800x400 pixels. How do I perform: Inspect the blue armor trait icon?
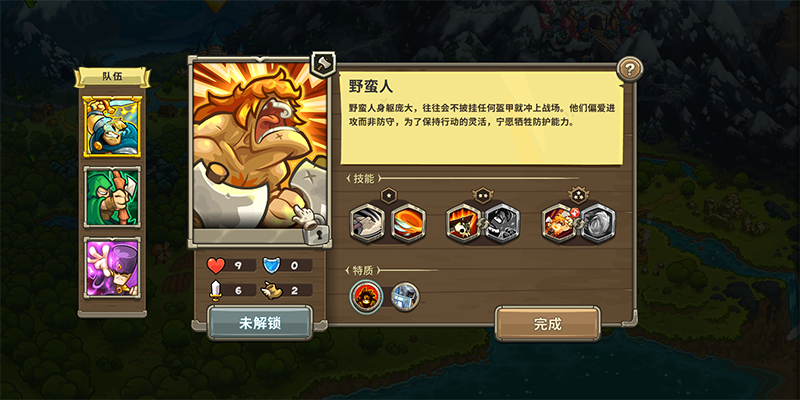(x=404, y=296)
